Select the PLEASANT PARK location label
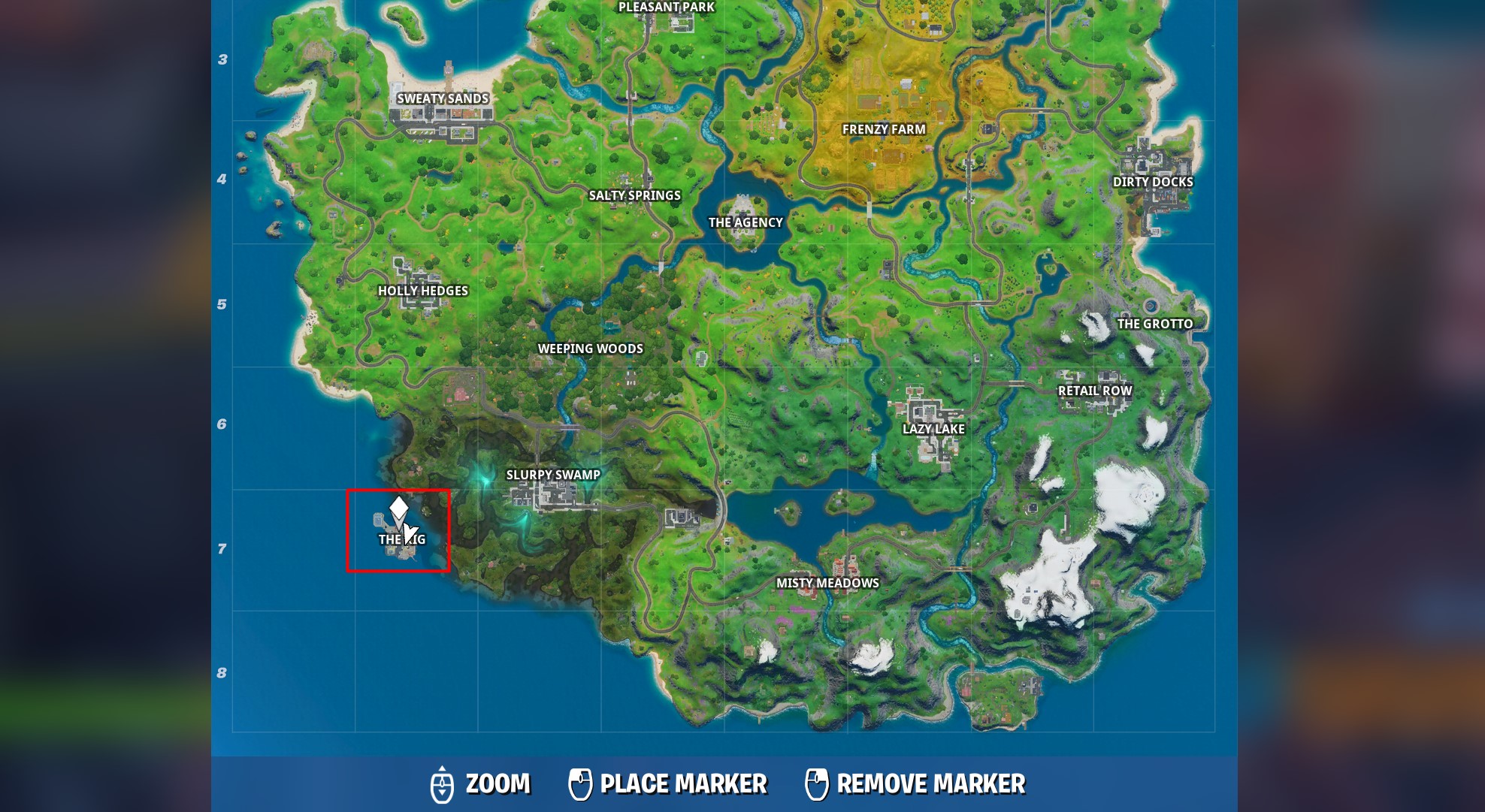The height and width of the screenshot is (812, 1485). click(665, 8)
